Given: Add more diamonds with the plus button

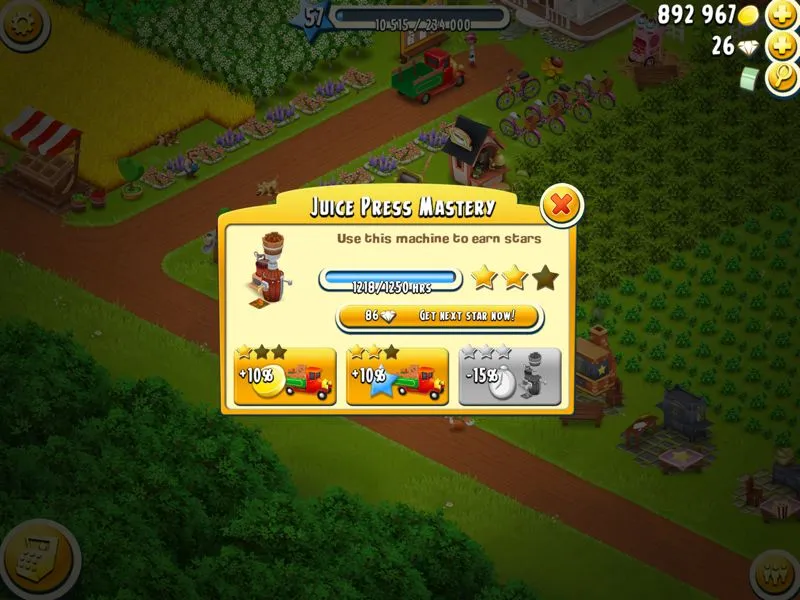Looking at the screenshot, I should [x=781, y=46].
